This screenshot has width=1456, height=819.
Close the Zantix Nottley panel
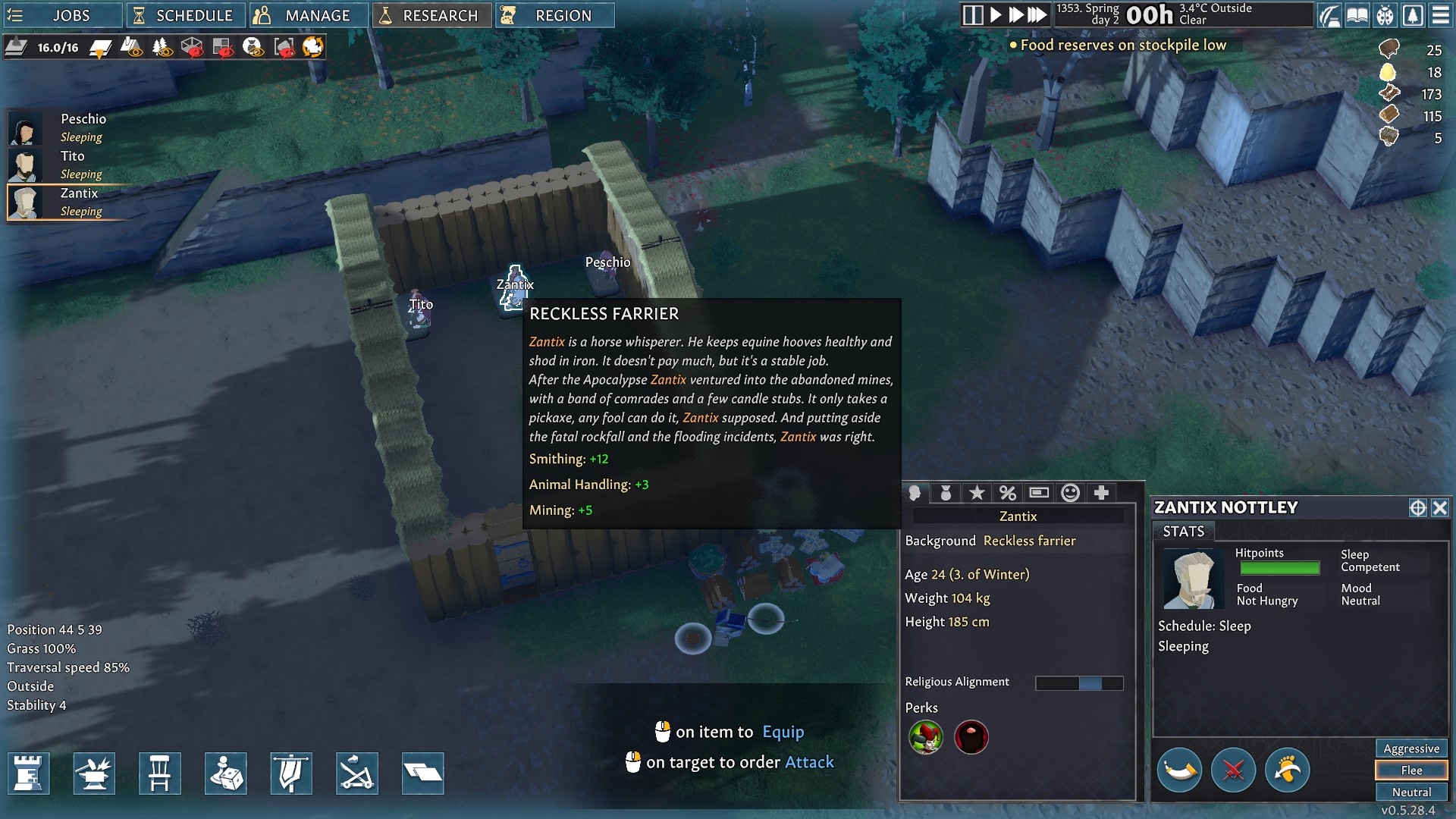(1439, 508)
